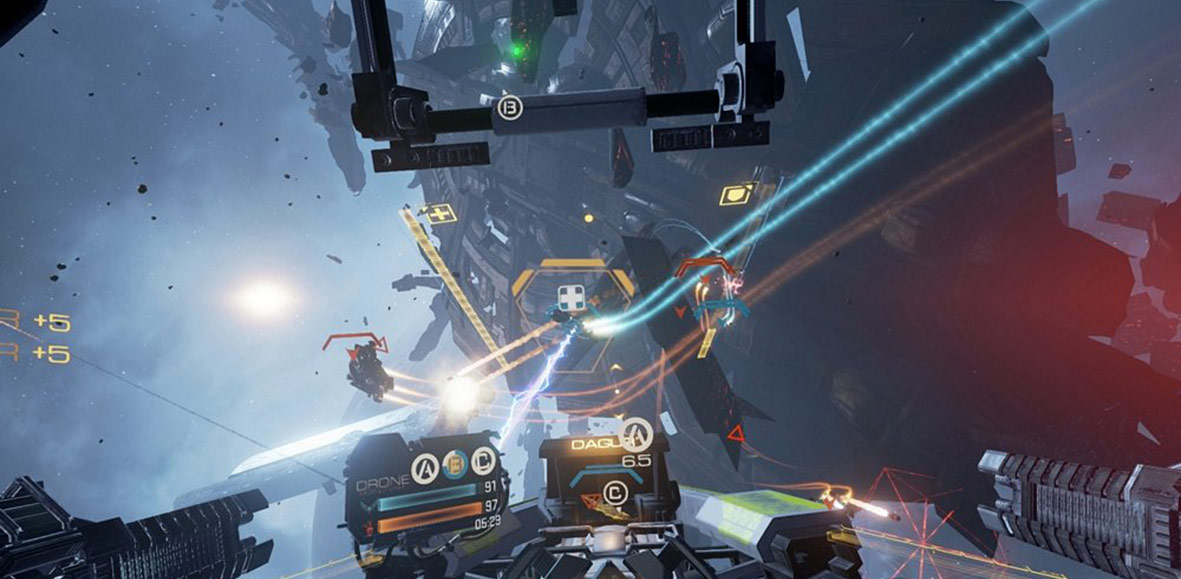The width and height of the screenshot is (1181, 579).
Task: Click the A marker beside the Dagur label
Action: coord(636,434)
